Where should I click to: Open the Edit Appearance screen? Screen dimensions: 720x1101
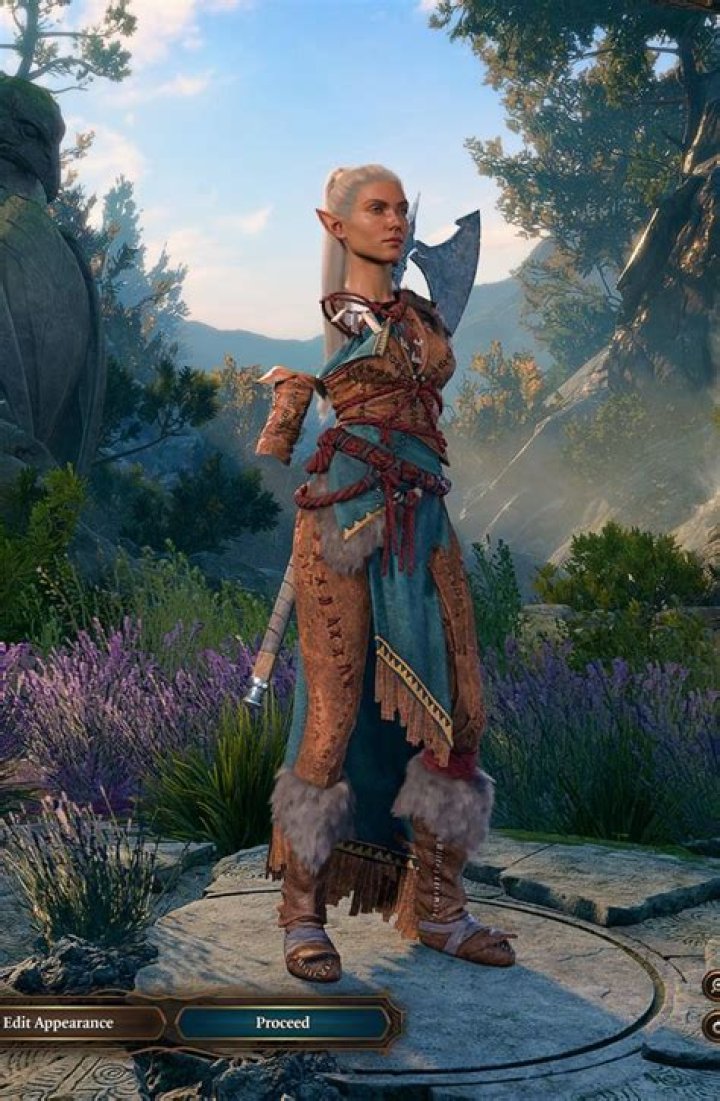pyautogui.click(x=70, y=1022)
